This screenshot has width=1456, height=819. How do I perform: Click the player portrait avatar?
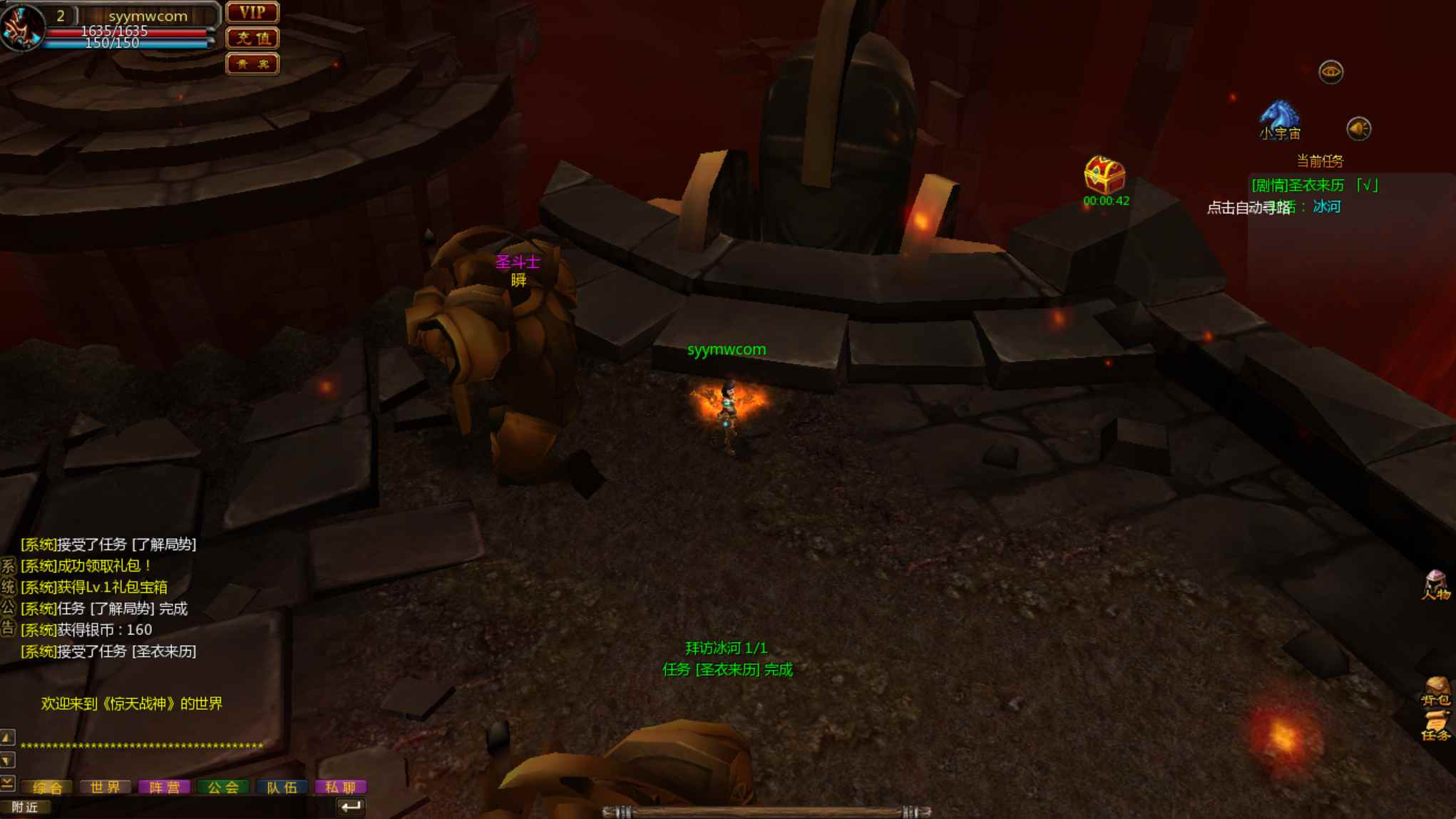coord(21,27)
